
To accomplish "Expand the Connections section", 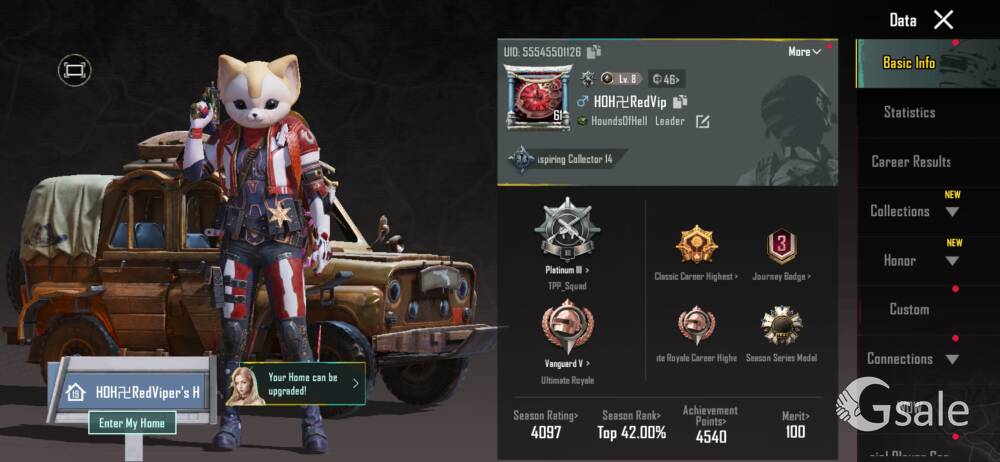I will click(x=912, y=358).
